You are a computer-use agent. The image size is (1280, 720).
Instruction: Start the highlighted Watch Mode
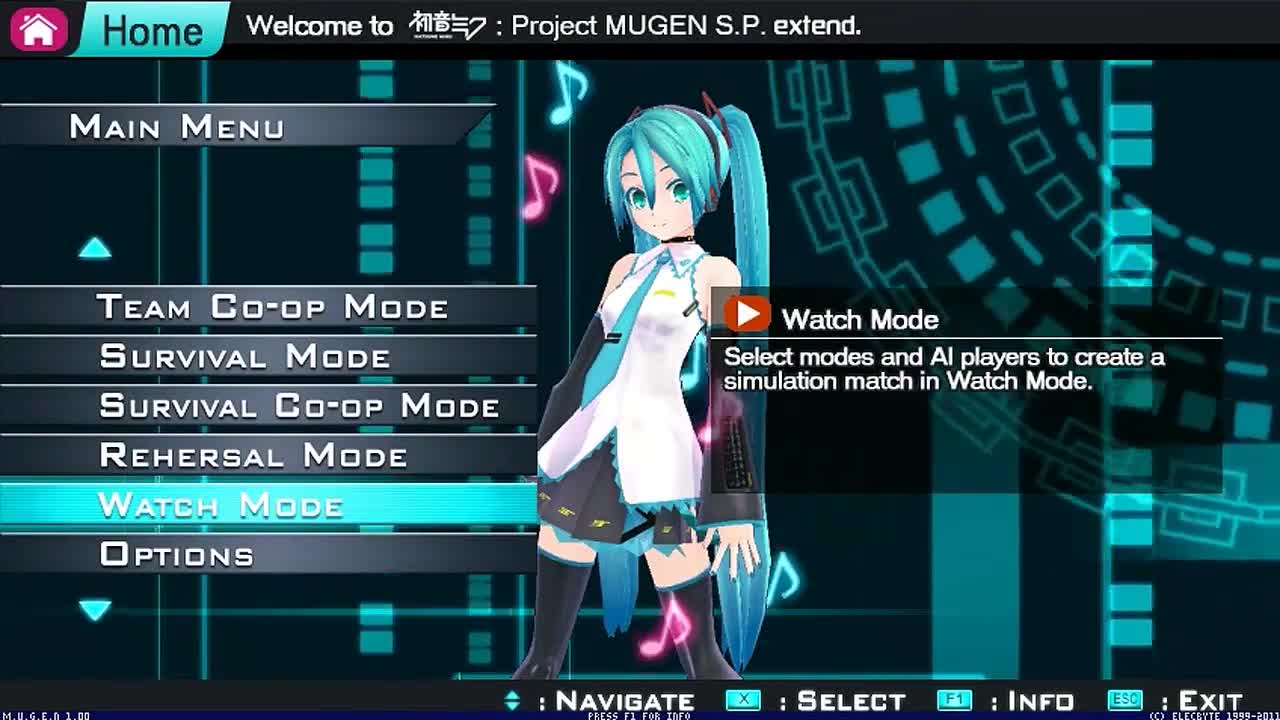pyautogui.click(x=221, y=505)
